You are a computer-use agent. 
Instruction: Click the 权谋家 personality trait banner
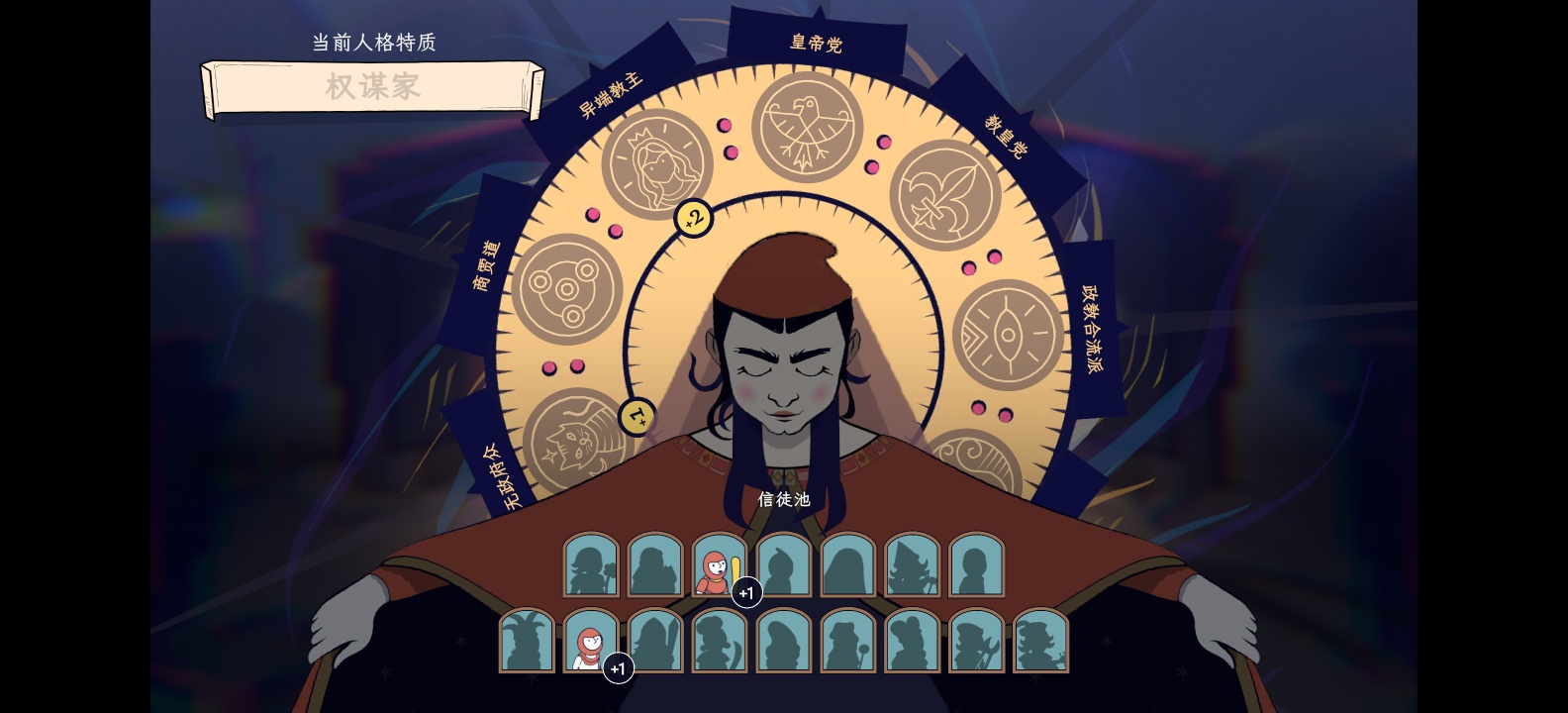tap(372, 87)
